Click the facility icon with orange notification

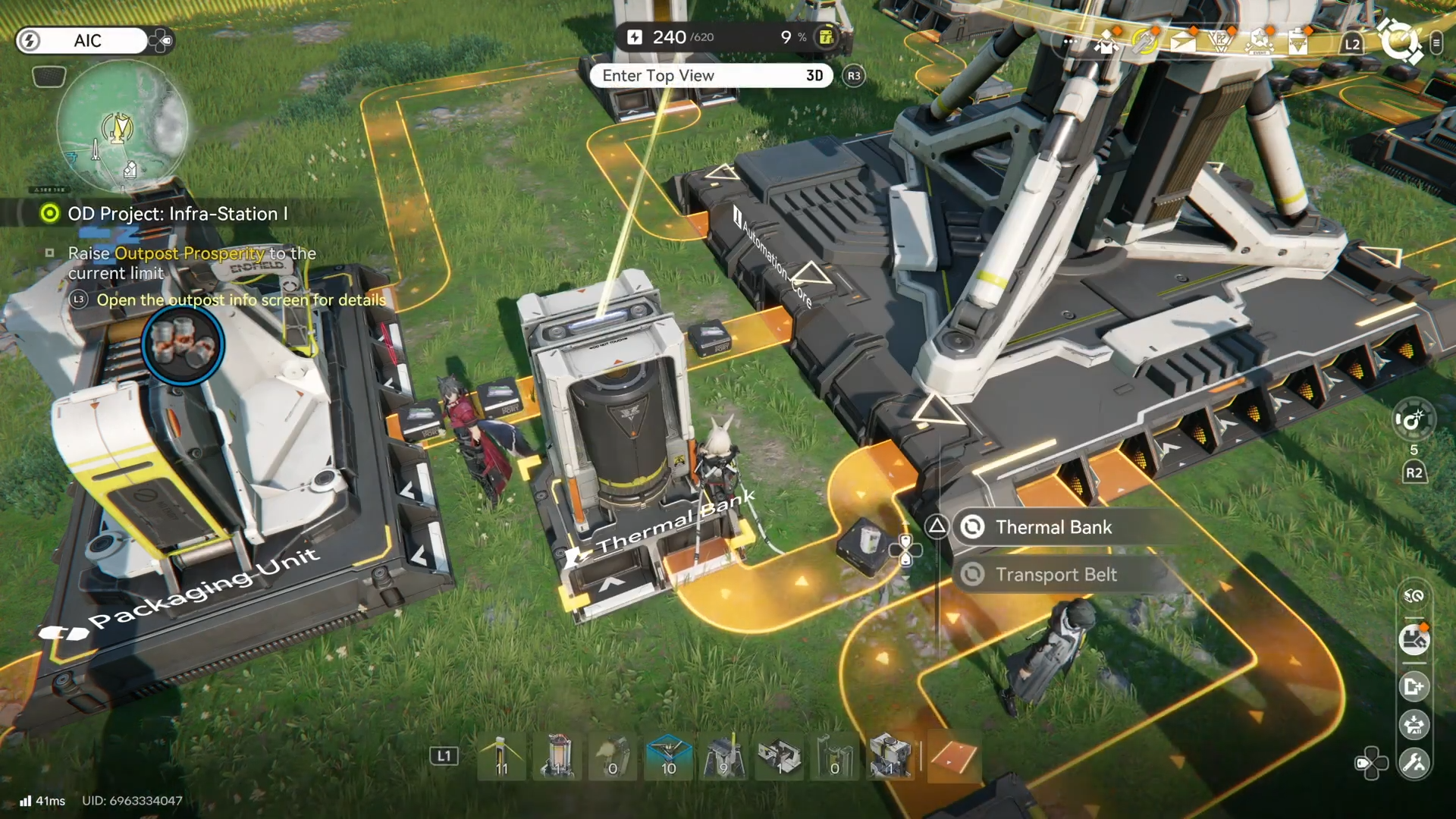coord(1414,640)
